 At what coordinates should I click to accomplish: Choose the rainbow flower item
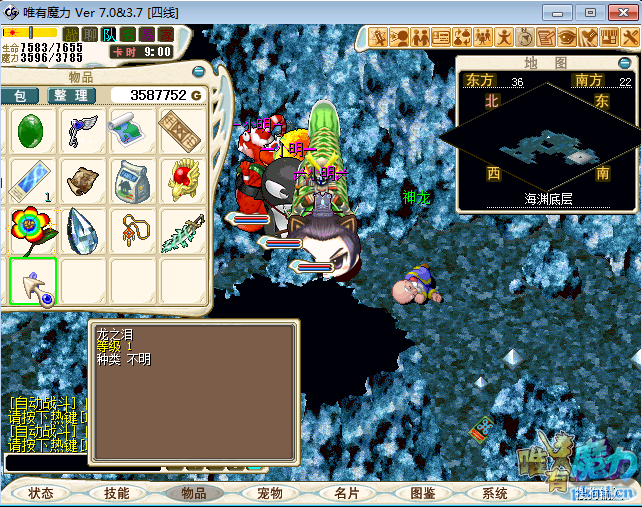[x=32, y=232]
